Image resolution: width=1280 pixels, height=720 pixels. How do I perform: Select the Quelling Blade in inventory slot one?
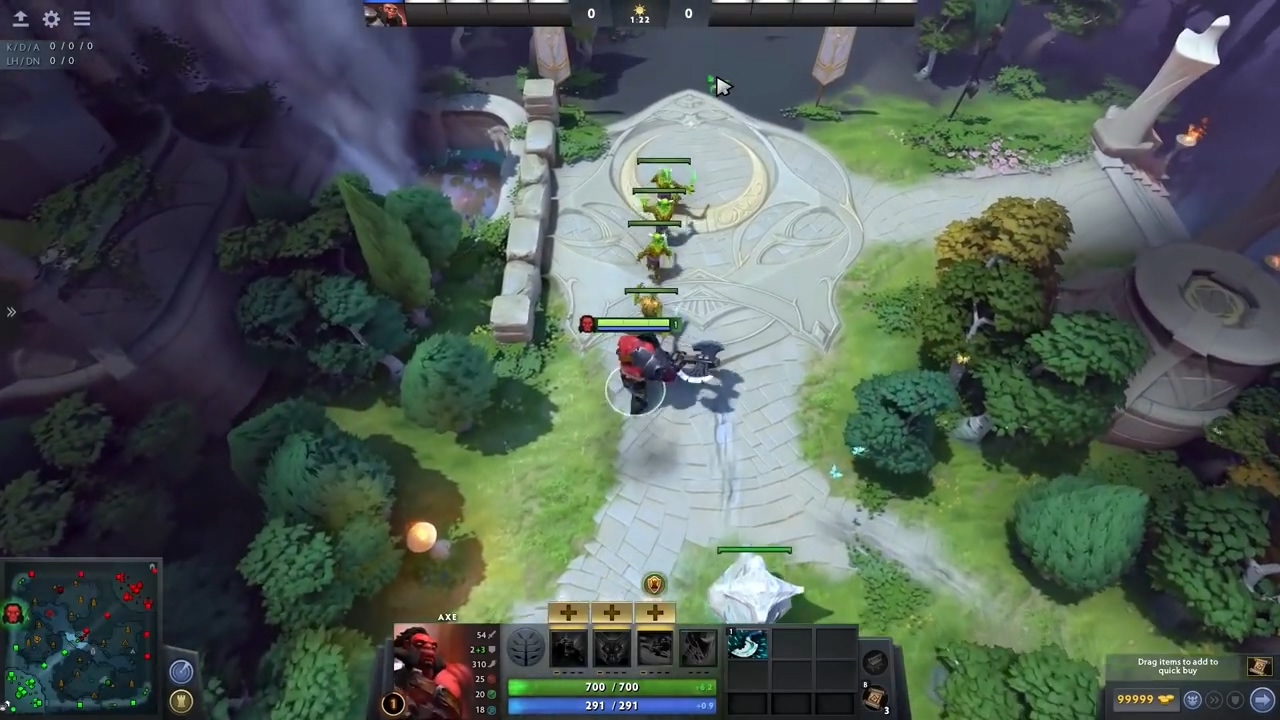[747, 645]
